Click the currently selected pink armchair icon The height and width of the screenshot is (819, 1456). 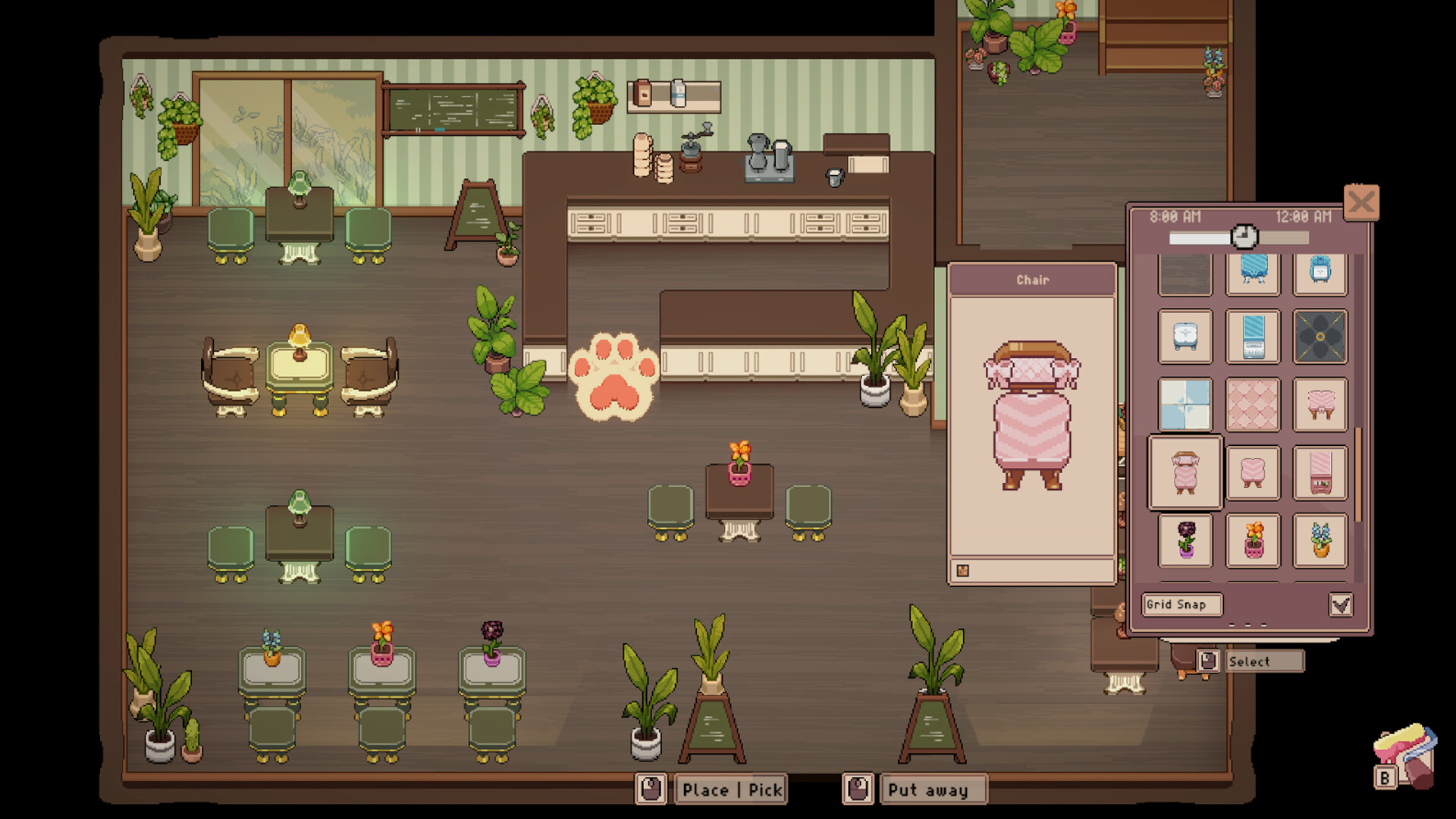tap(1185, 472)
